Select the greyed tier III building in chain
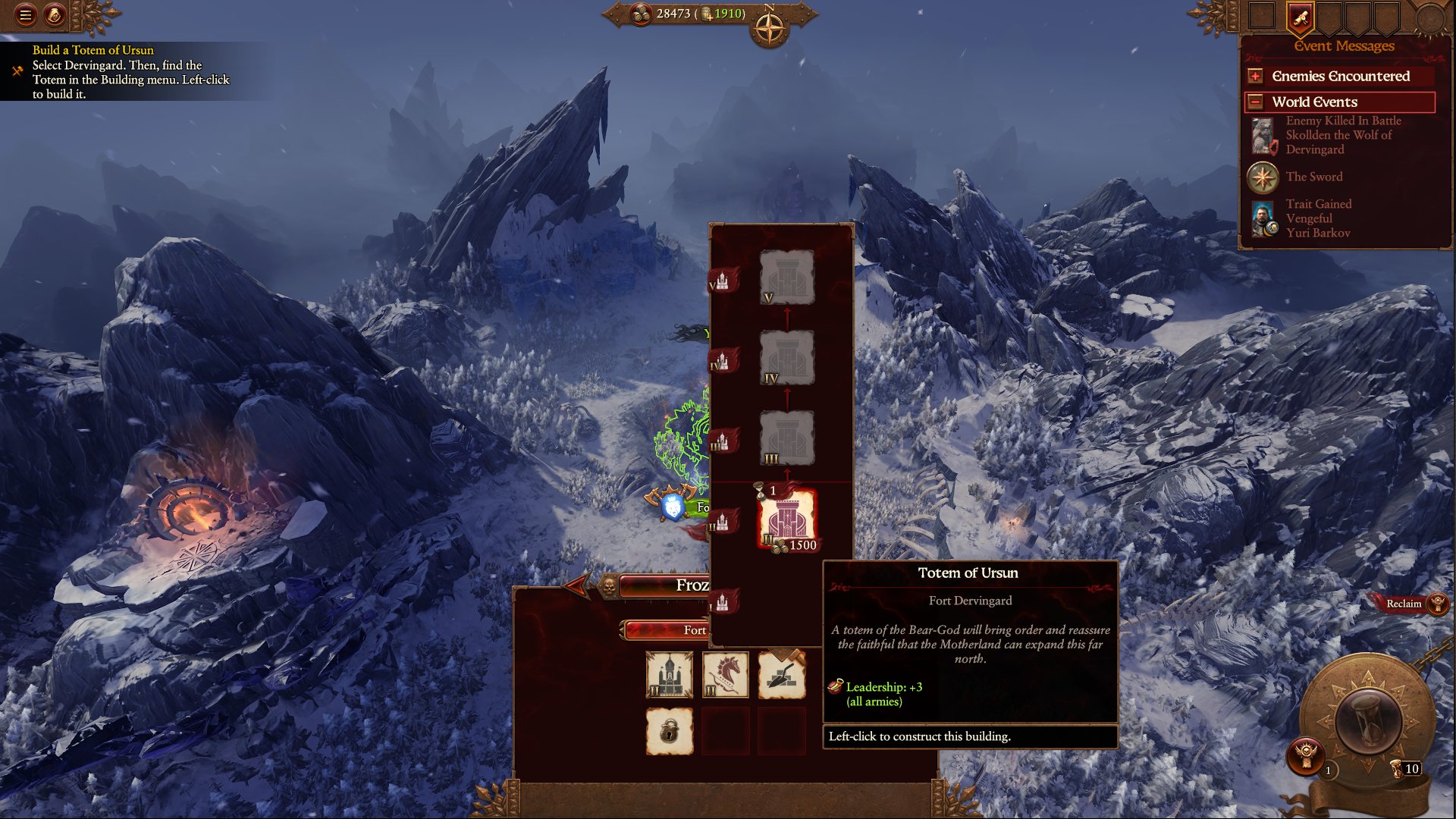Viewport: 1456px width, 819px height. coord(787,438)
